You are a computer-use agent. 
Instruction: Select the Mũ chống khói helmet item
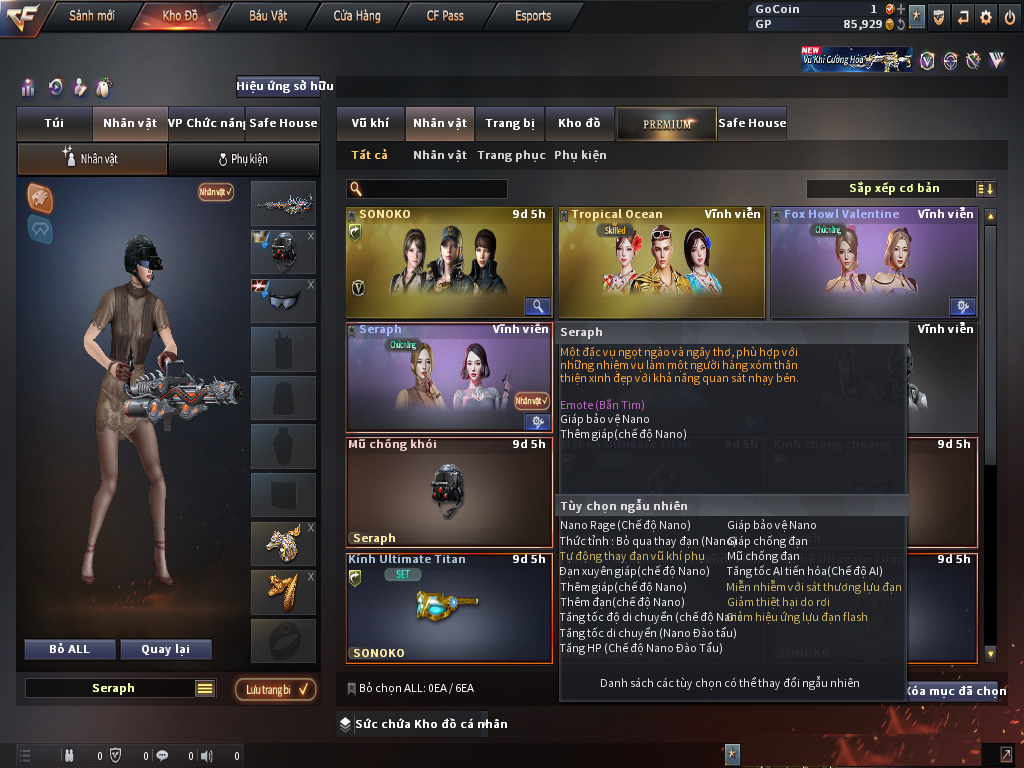tap(449, 492)
